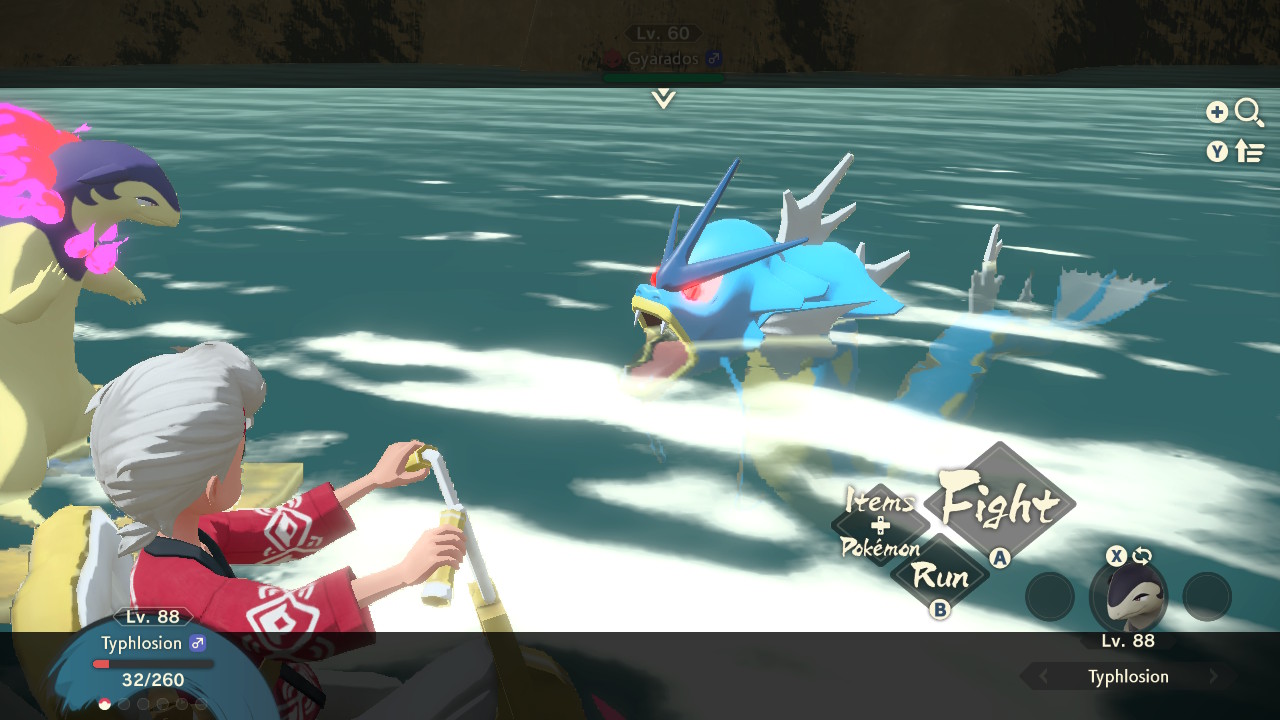Click the Poké Ball icon beside Gyarados
Screen dimensions: 1280x720
pos(613,59)
